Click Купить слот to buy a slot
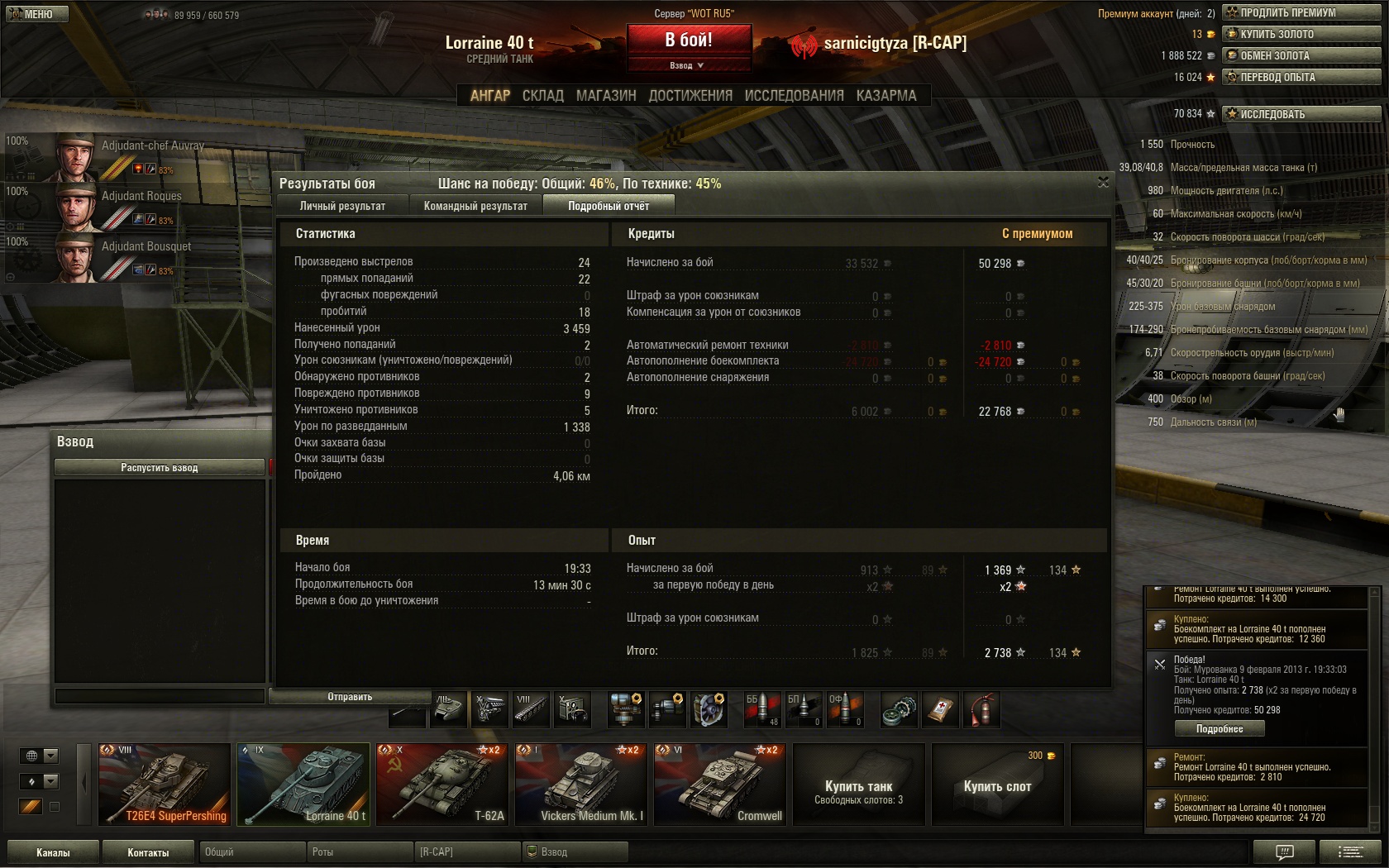 [x=997, y=785]
